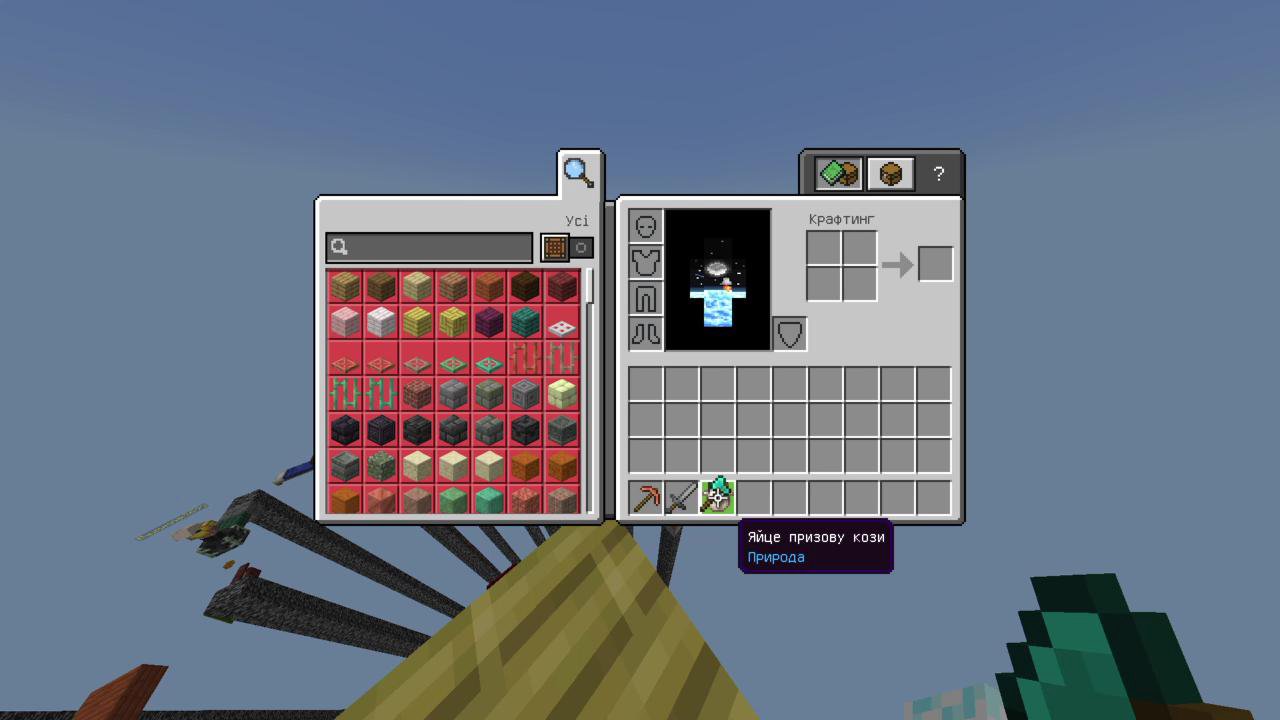Select the chestplate armor slot icon
This screenshot has height=720, width=1280.
[x=645, y=262]
